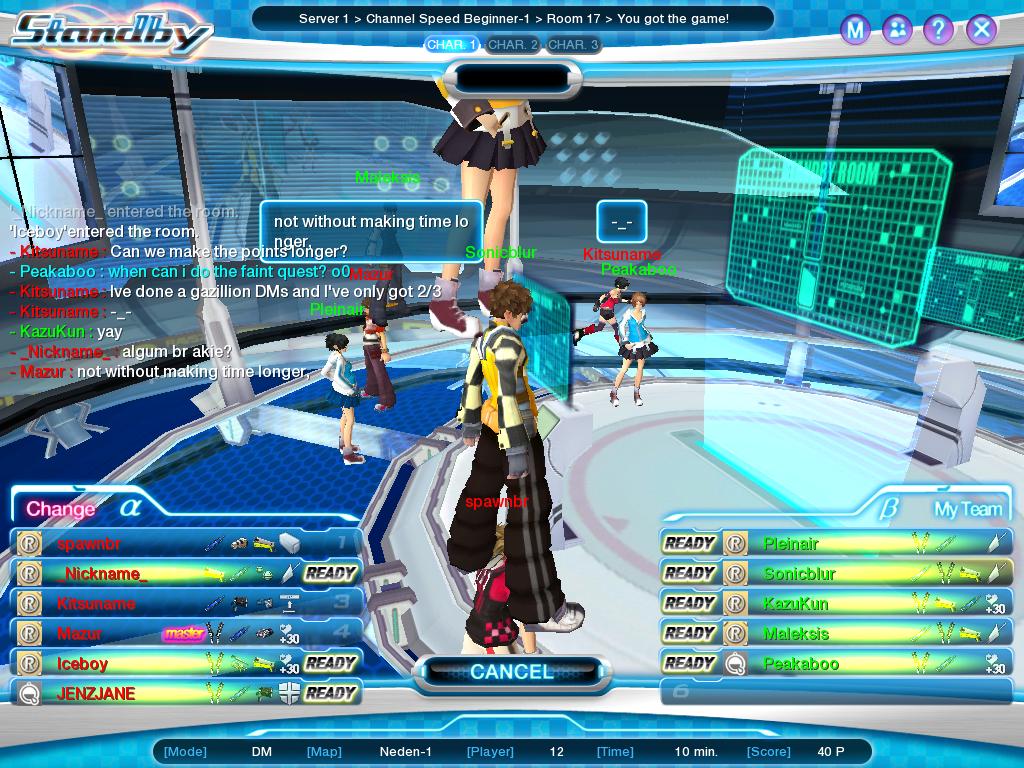This screenshot has width=1024, height=768.
Task: Switch to the CHAR. 2 tab
Action: (x=513, y=45)
